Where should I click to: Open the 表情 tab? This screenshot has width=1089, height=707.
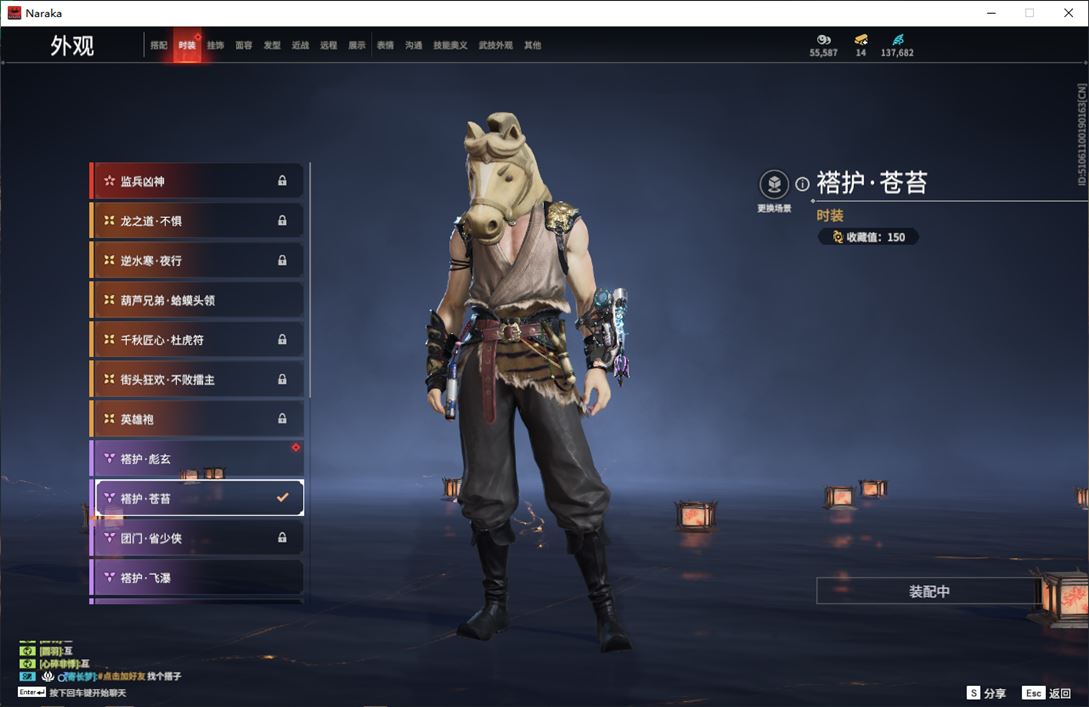[x=385, y=46]
